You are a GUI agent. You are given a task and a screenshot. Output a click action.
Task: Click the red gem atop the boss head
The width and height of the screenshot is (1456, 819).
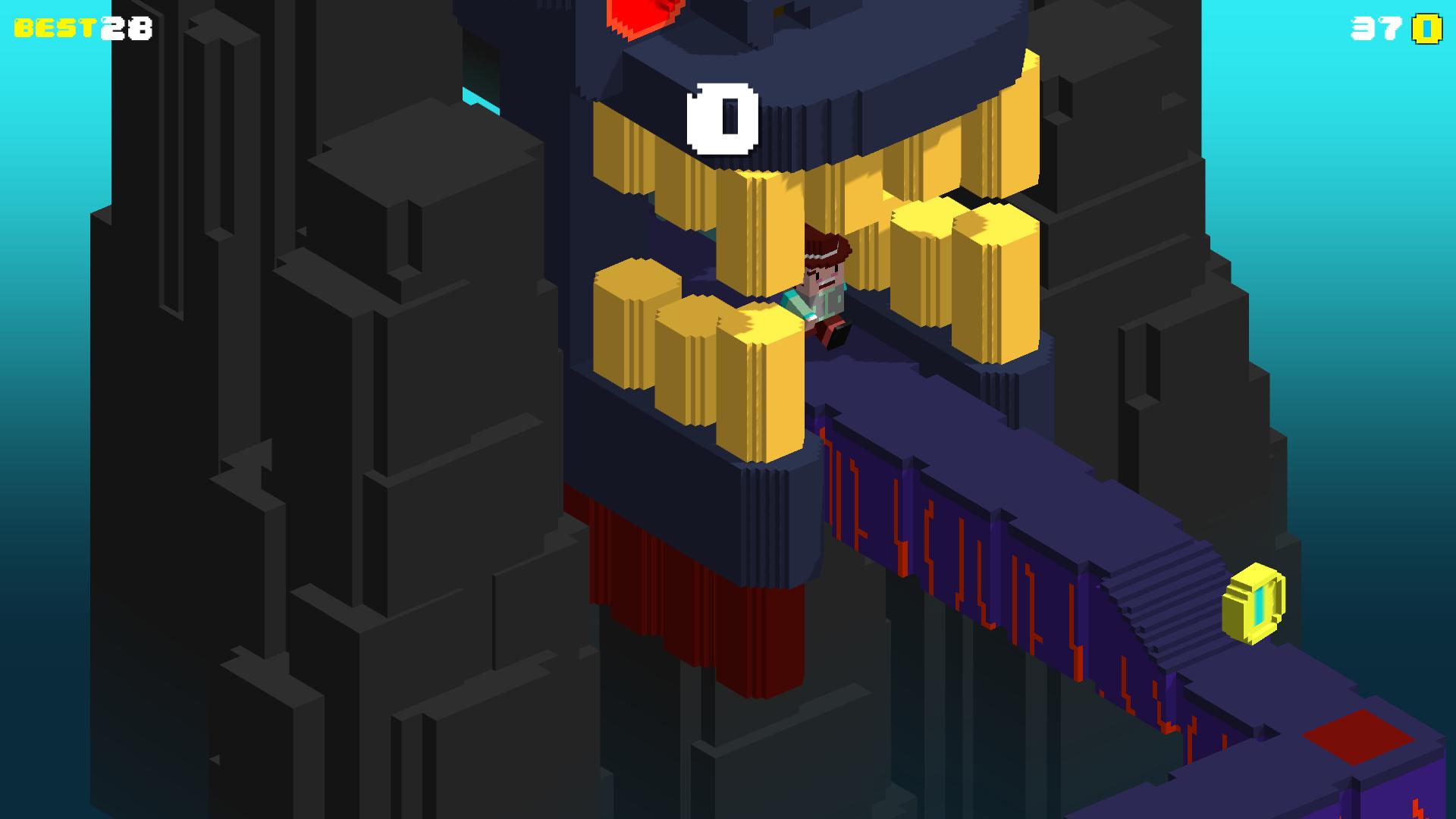pos(645,15)
